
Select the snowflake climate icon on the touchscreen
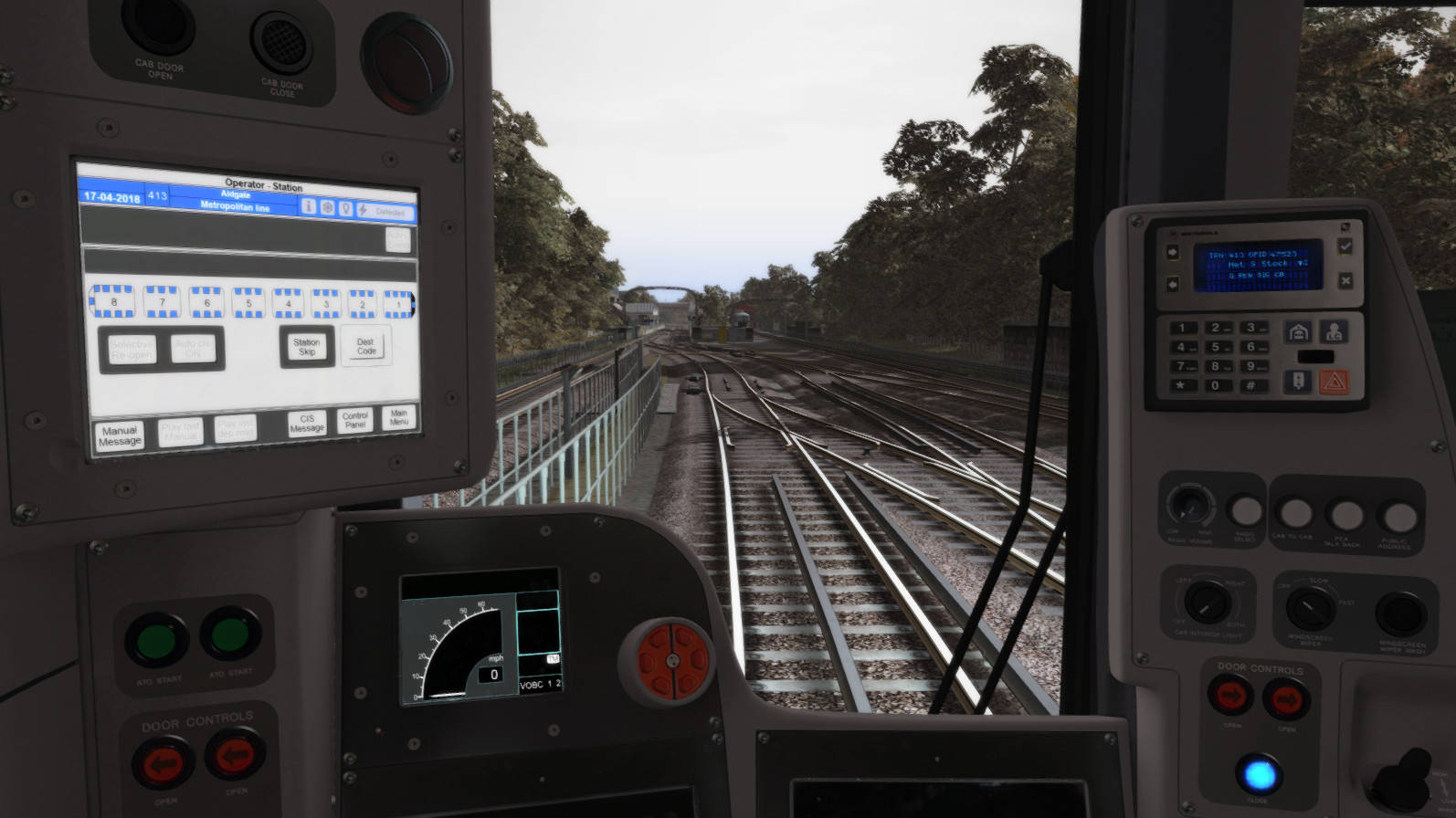pyautogui.click(x=328, y=208)
